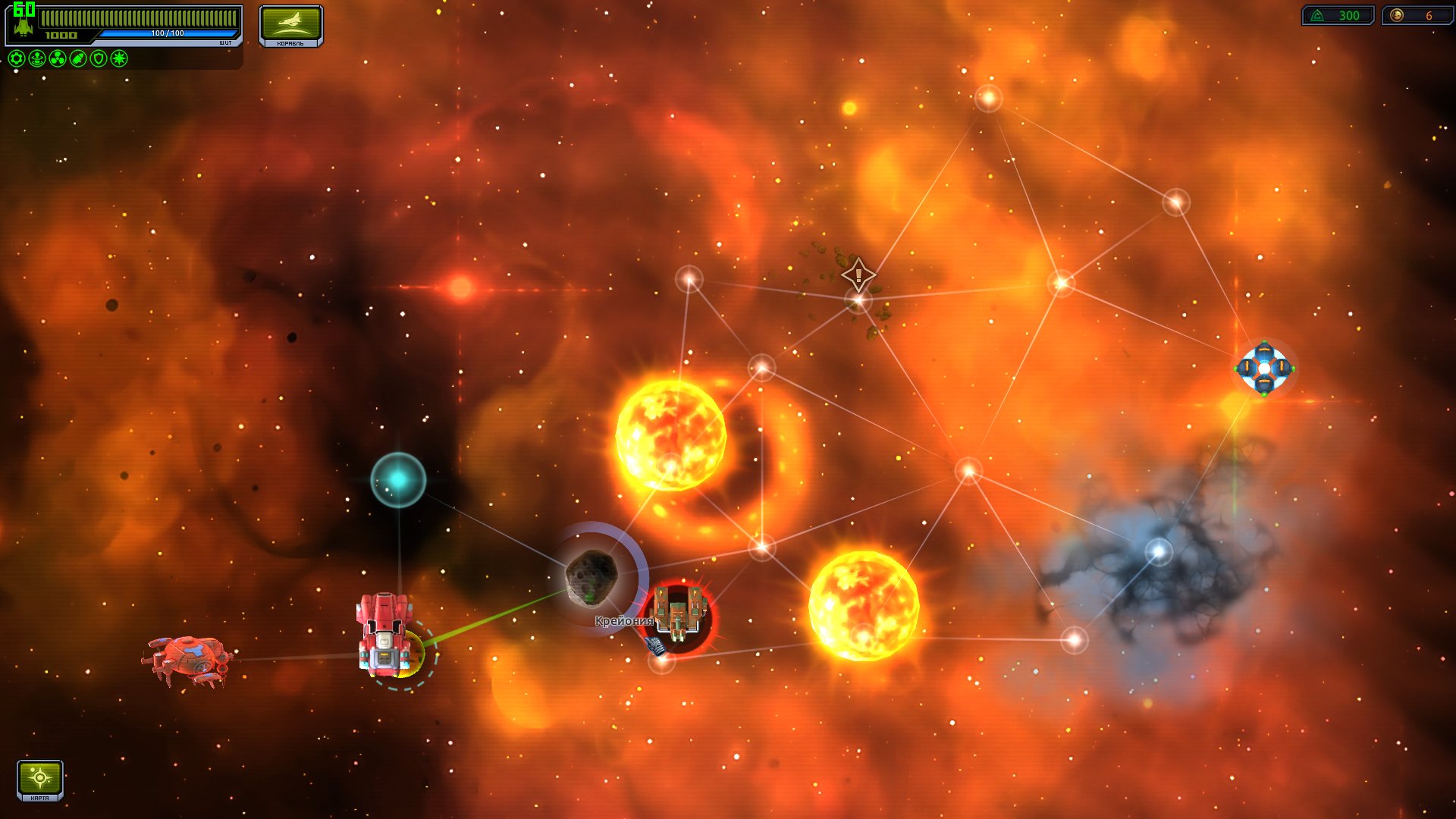
Task: Select the green shield status icon
Action: pos(99,58)
